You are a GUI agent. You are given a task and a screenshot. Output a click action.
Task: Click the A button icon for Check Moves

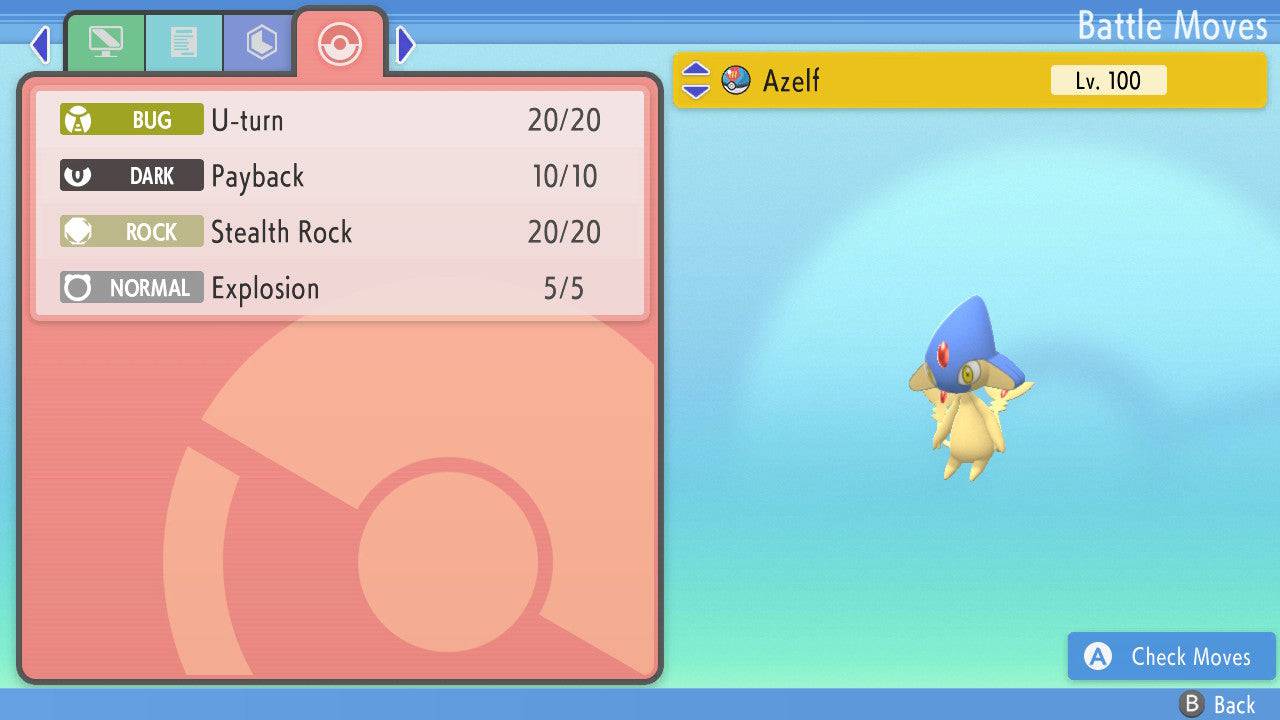point(1096,657)
